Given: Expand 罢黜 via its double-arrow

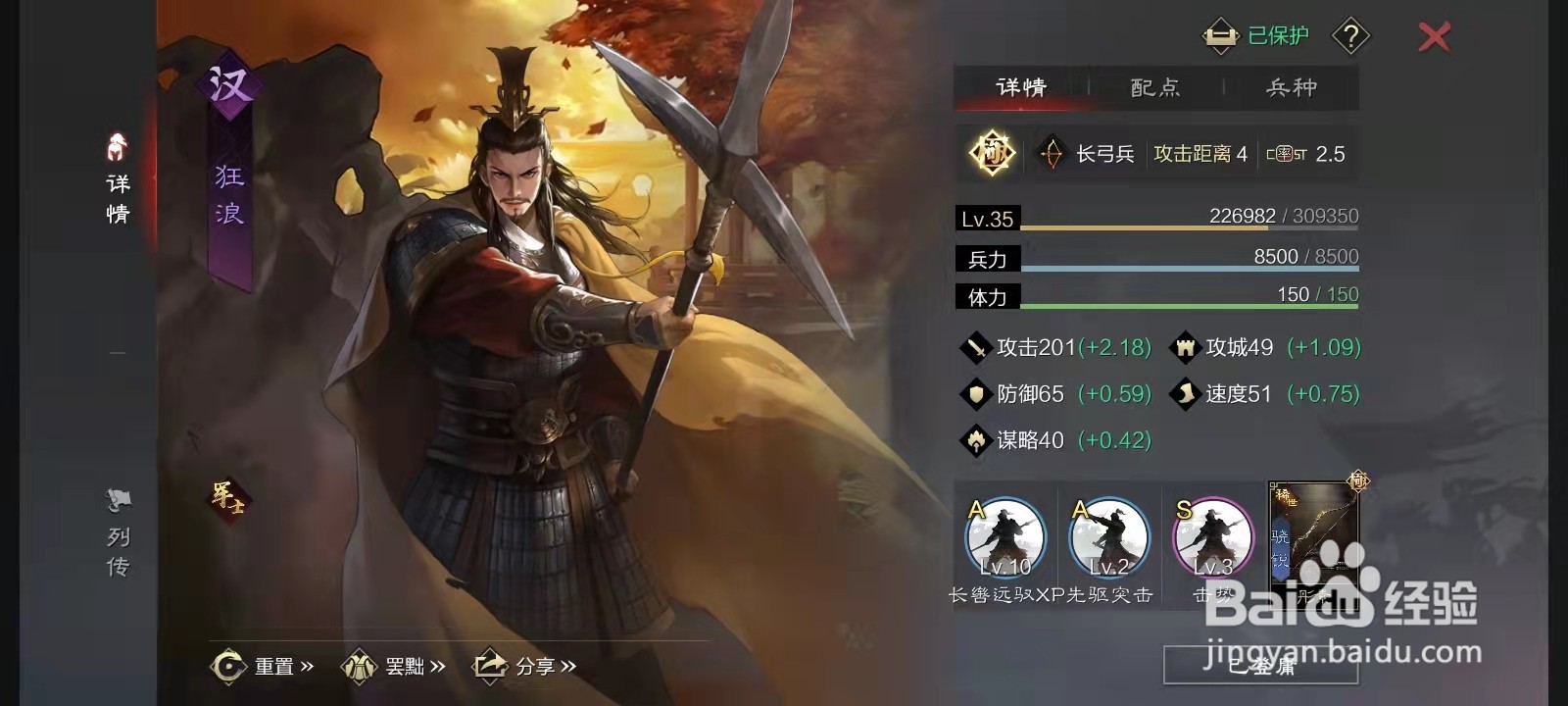Looking at the screenshot, I should point(439,665).
